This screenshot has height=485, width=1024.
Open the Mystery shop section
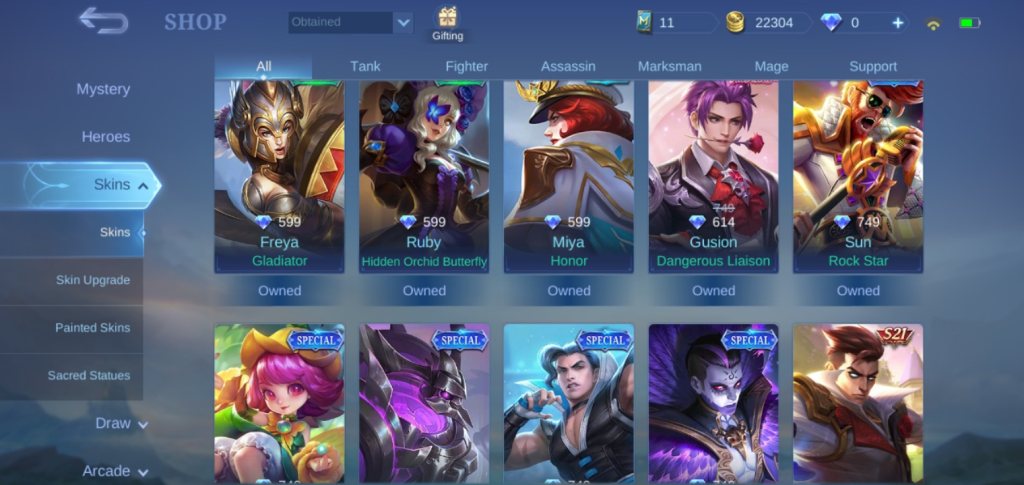click(x=103, y=89)
